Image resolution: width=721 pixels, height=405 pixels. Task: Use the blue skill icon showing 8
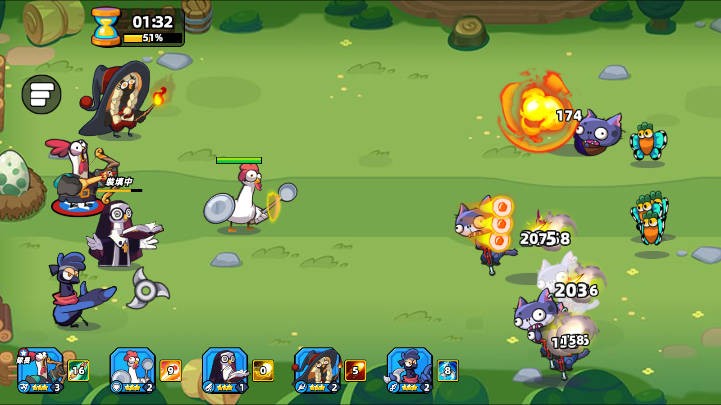447,371
